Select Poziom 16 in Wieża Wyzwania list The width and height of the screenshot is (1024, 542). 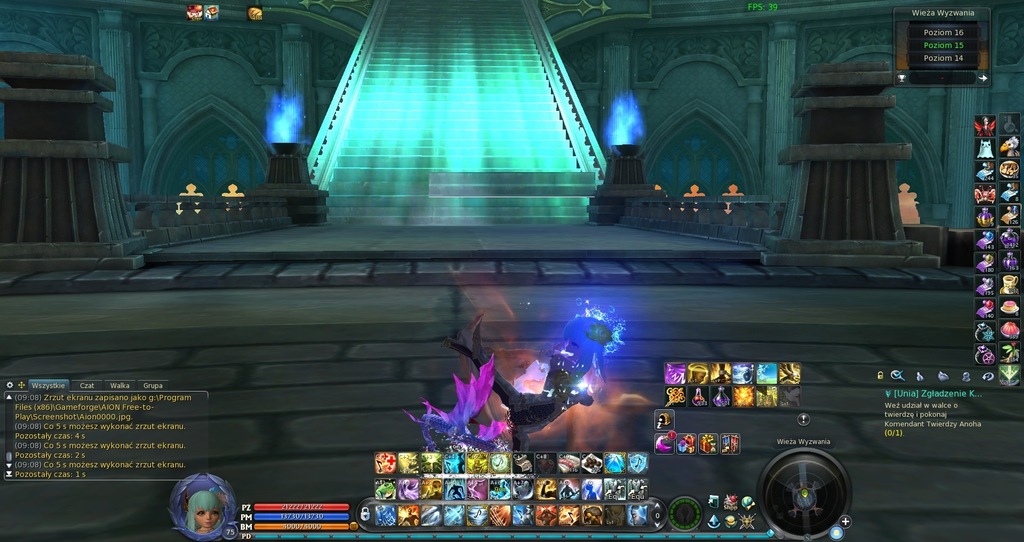(944, 32)
